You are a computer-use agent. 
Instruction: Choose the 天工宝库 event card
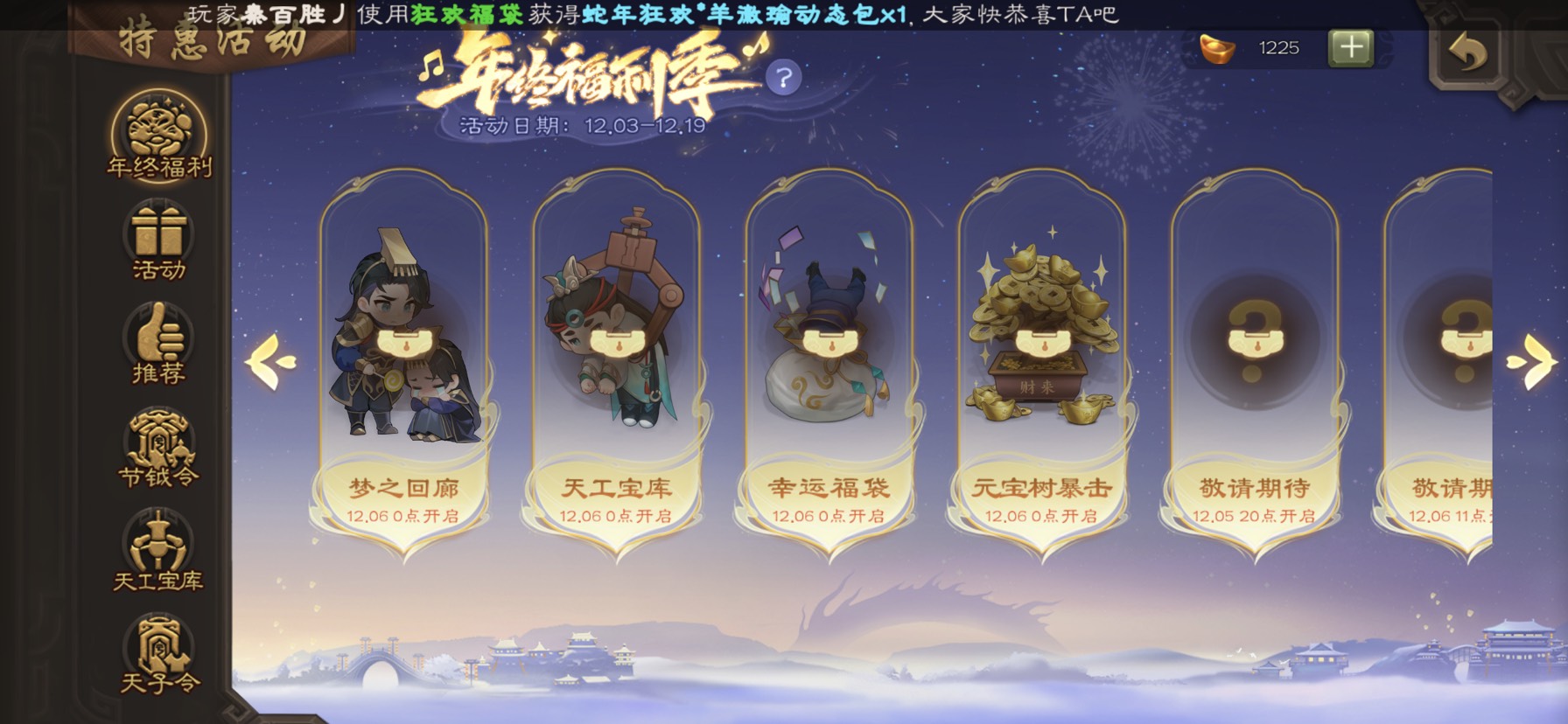click(x=616, y=367)
